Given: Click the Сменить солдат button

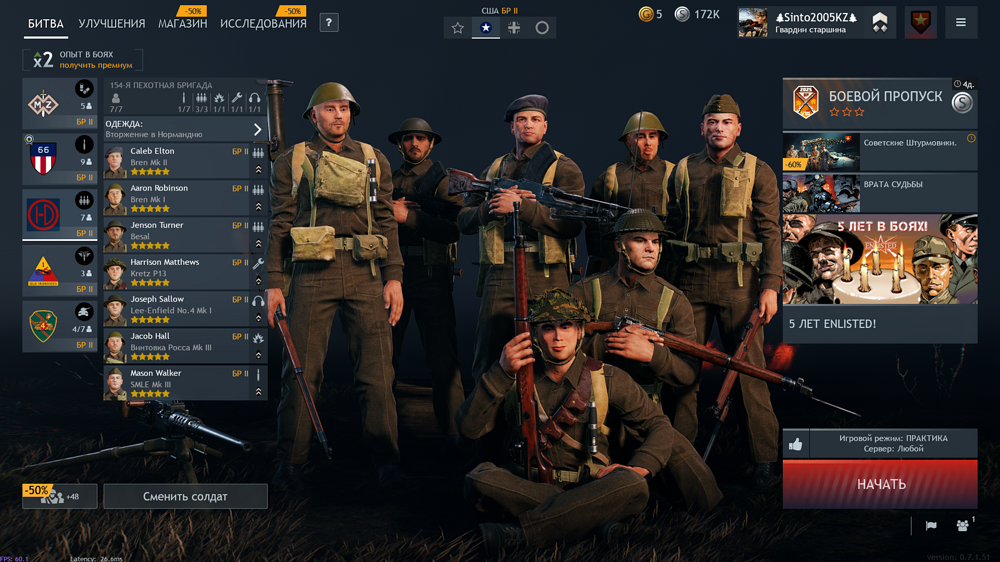Looking at the screenshot, I should (185, 496).
